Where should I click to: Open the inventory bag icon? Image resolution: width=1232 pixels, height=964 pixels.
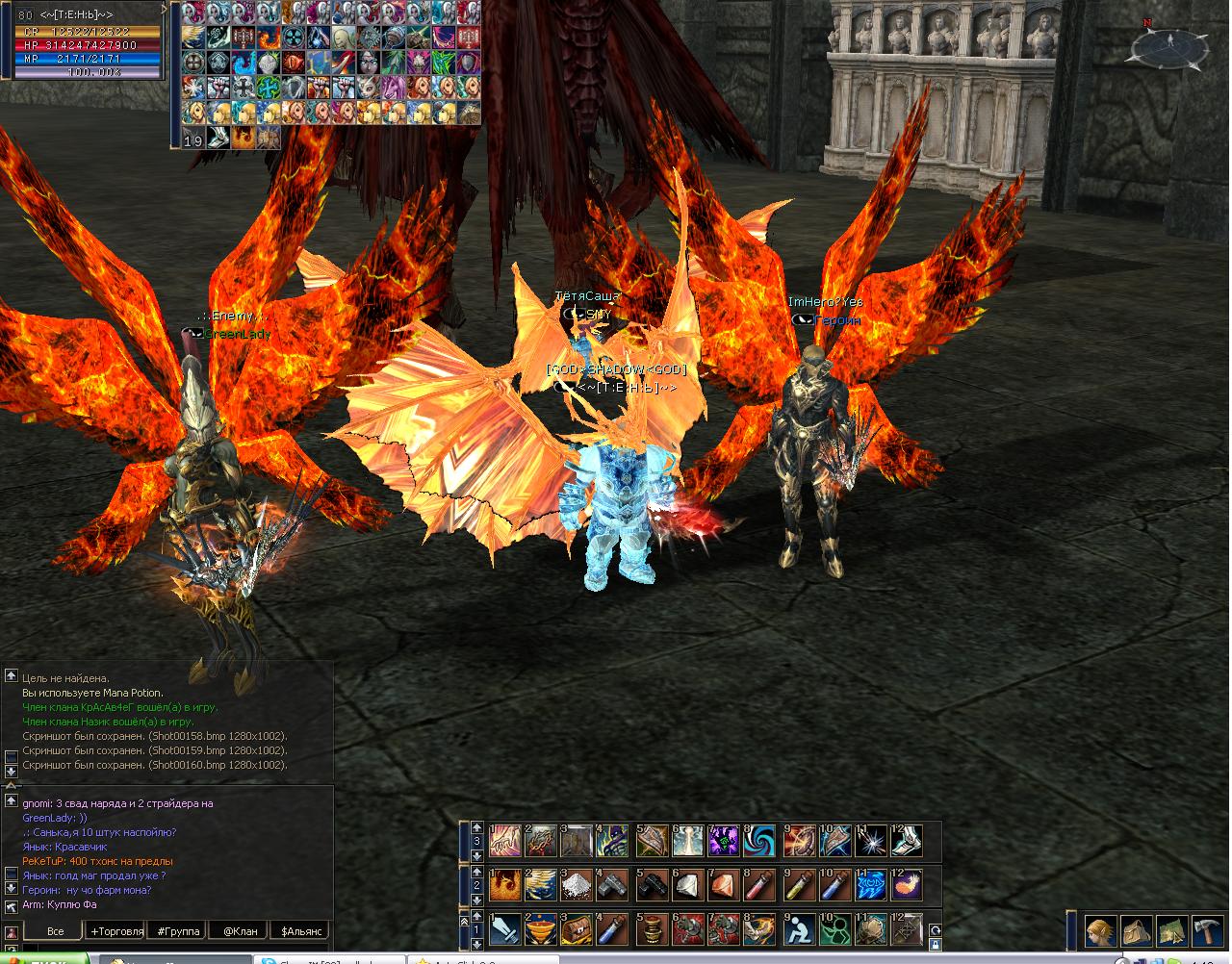click(x=1136, y=931)
